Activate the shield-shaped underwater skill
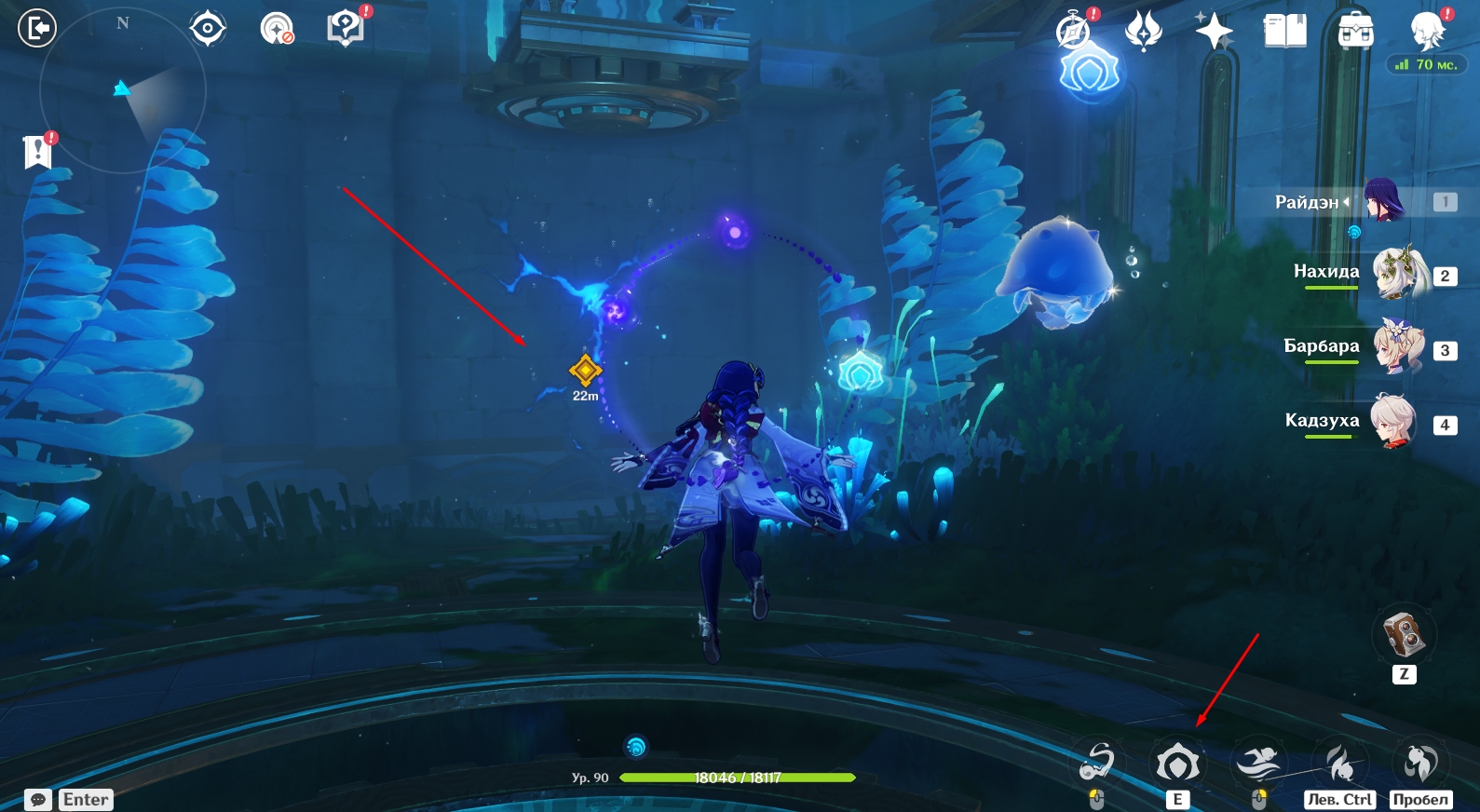 click(x=1178, y=765)
